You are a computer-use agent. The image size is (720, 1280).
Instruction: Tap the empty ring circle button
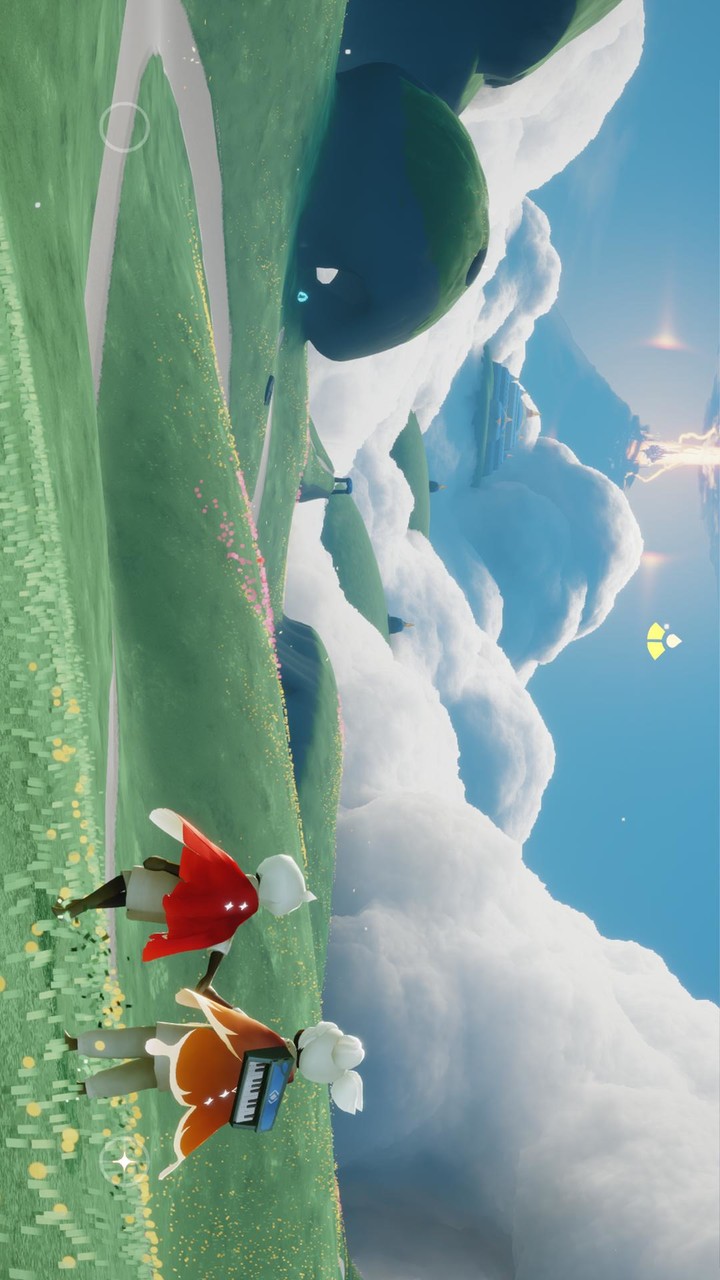click(124, 127)
